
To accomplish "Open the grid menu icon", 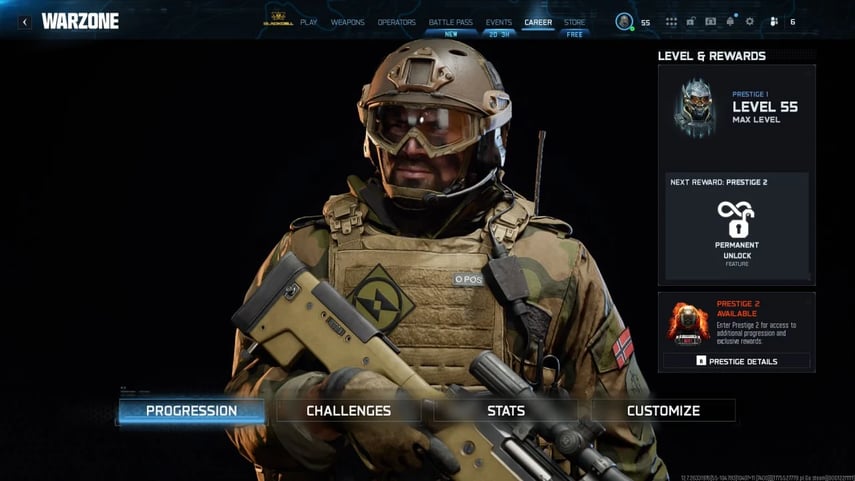I will (x=671, y=22).
